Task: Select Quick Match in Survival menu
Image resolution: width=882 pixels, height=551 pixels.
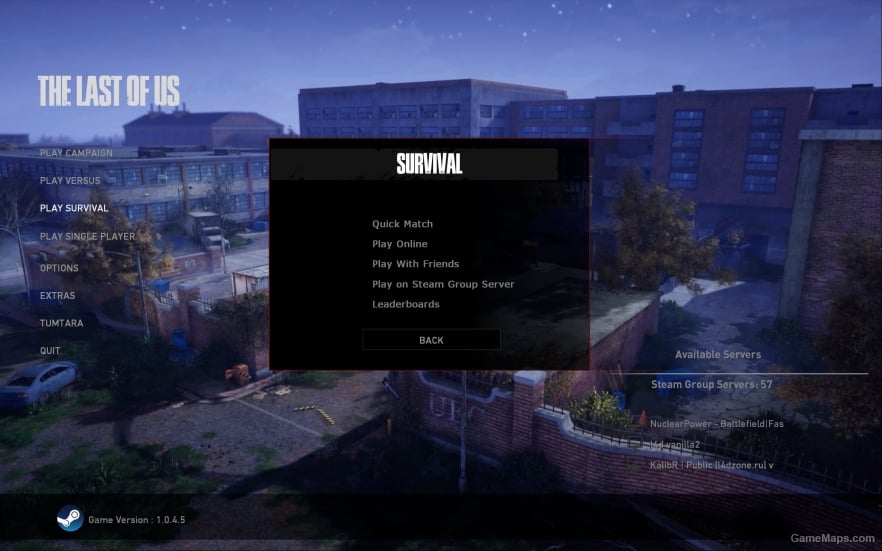Action: [x=402, y=224]
